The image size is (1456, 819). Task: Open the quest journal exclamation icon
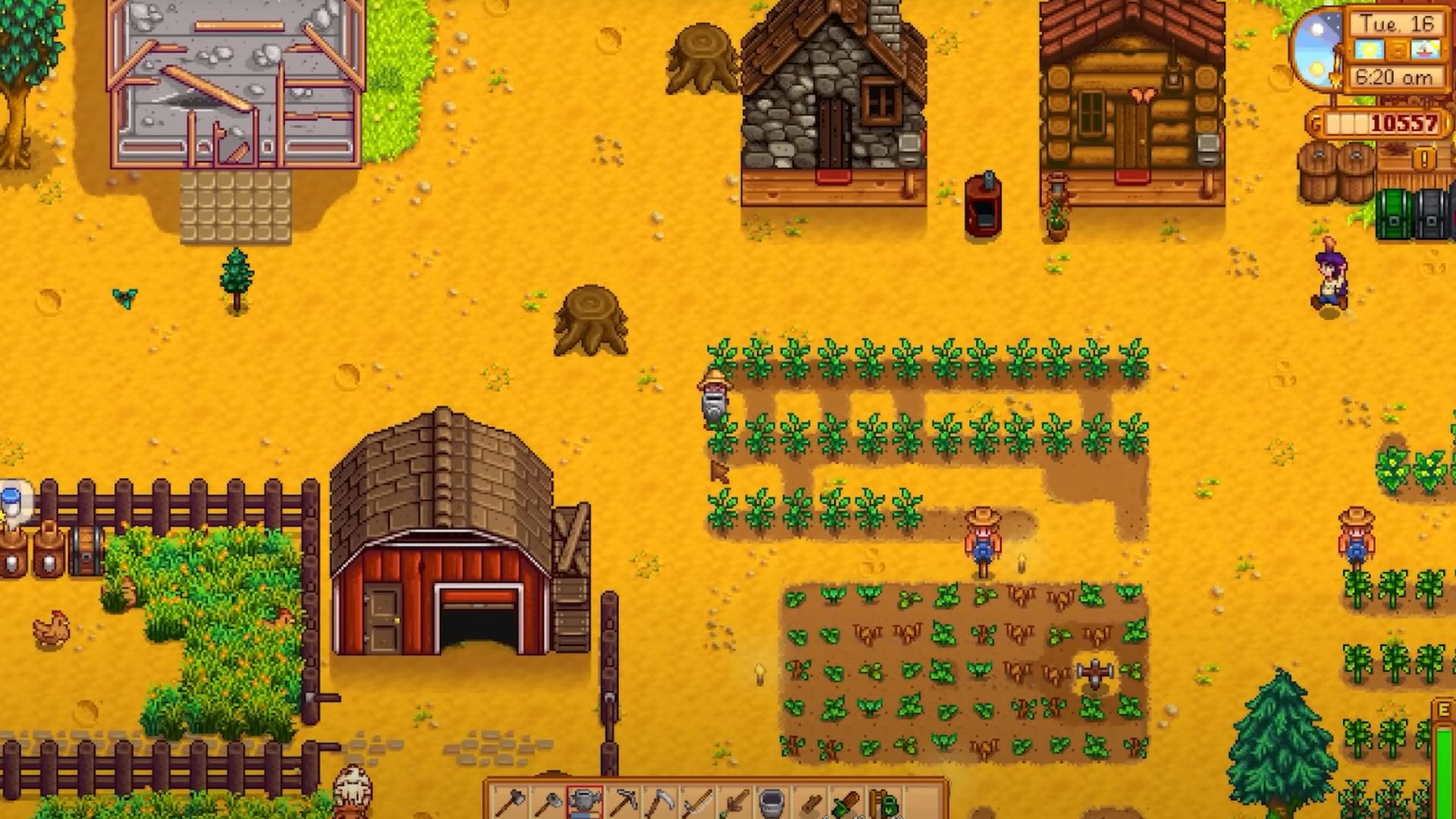pyautogui.click(x=1424, y=159)
